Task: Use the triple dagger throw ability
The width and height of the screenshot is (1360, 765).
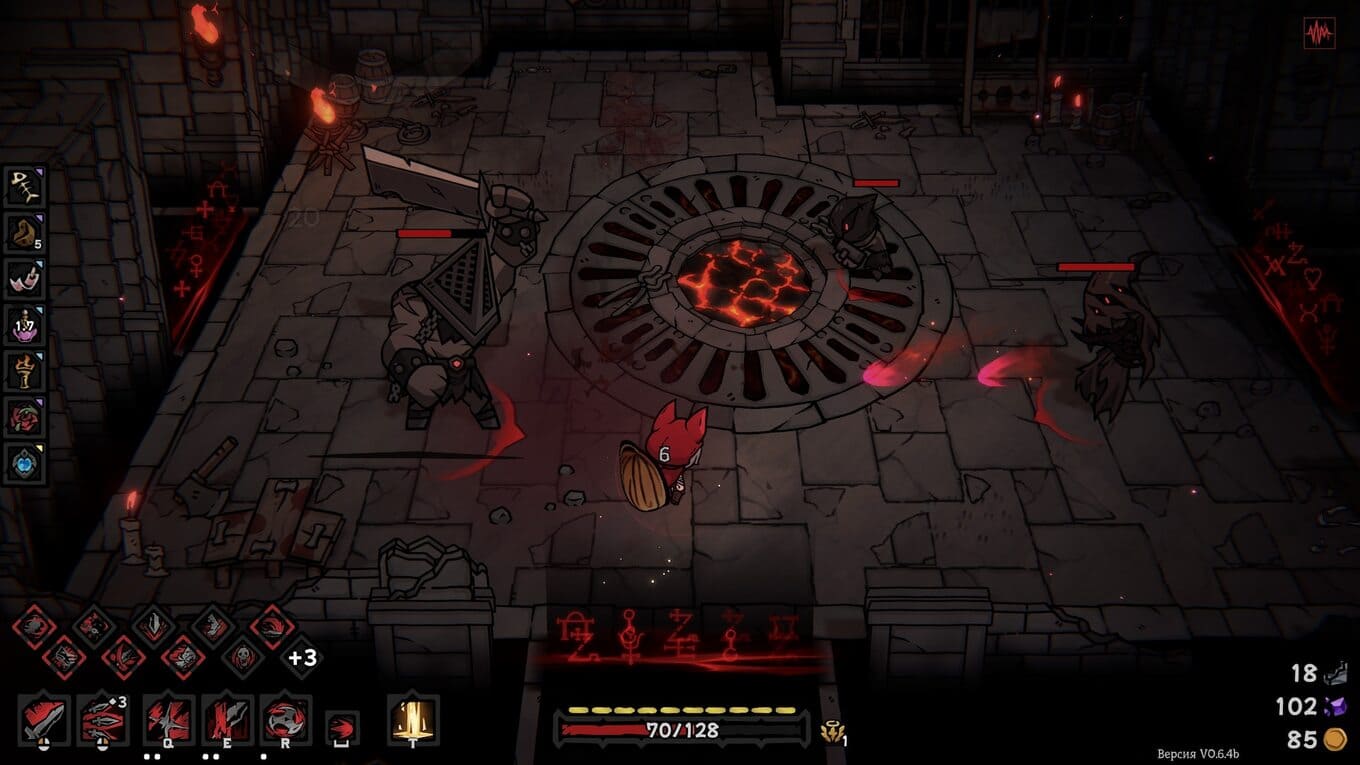Action: [103, 719]
